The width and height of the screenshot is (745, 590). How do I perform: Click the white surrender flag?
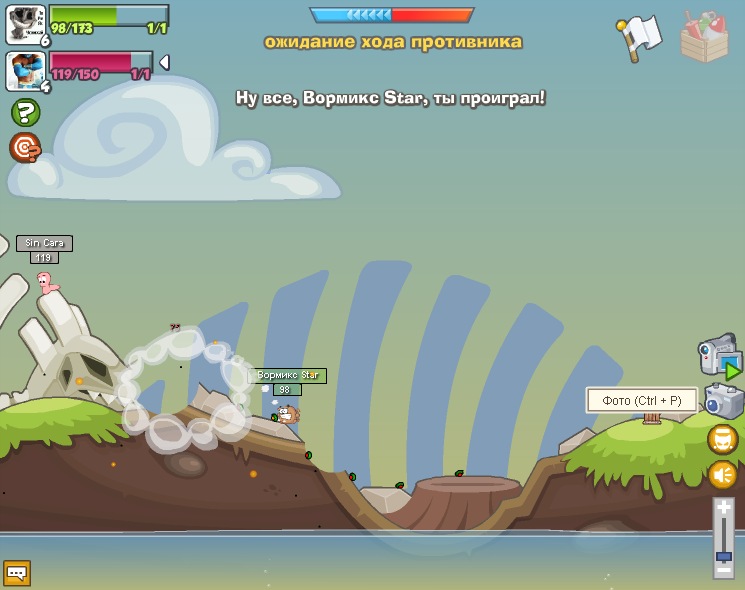(x=640, y=36)
